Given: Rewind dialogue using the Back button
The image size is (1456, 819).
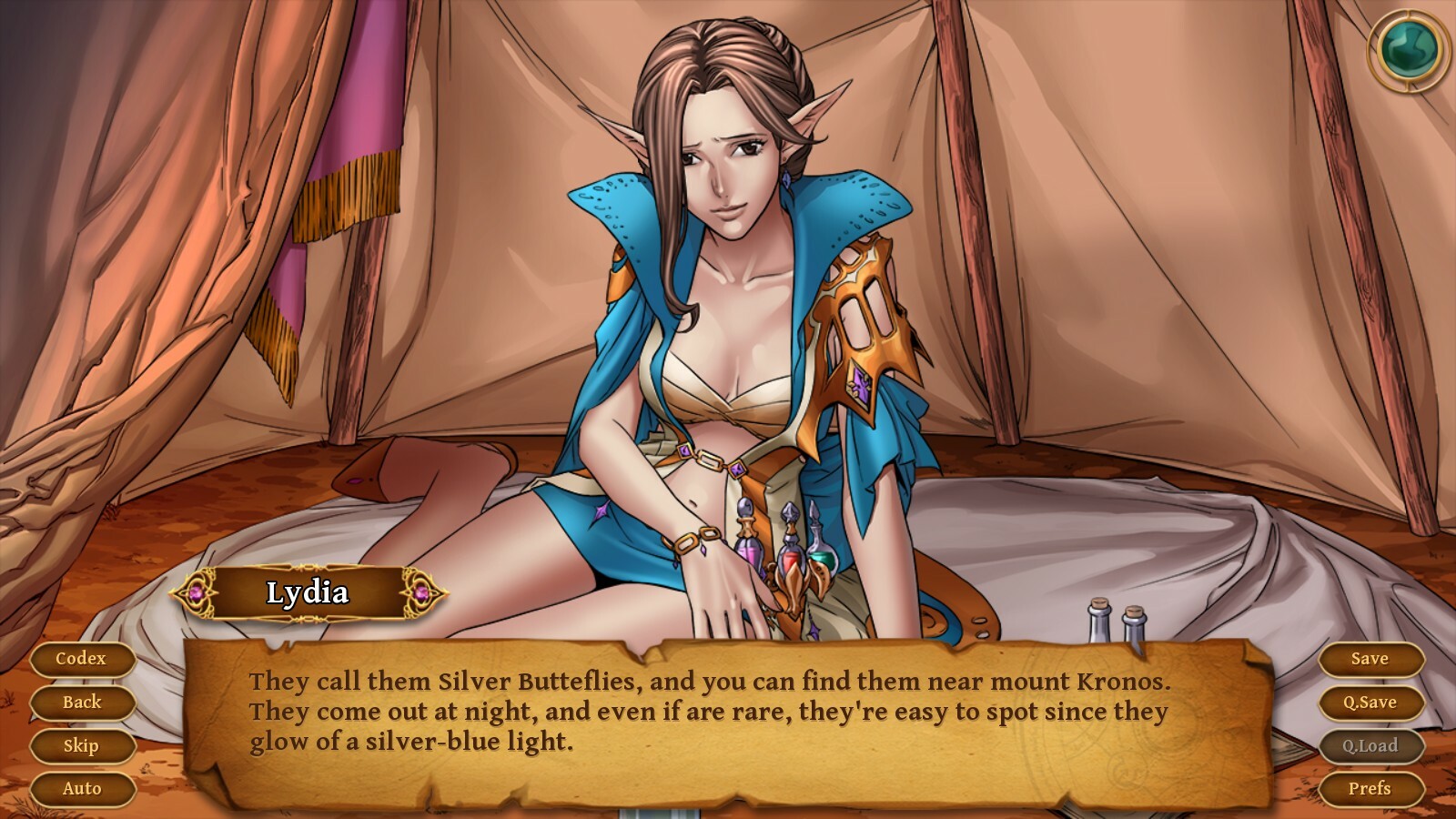Looking at the screenshot, I should (x=83, y=702).
